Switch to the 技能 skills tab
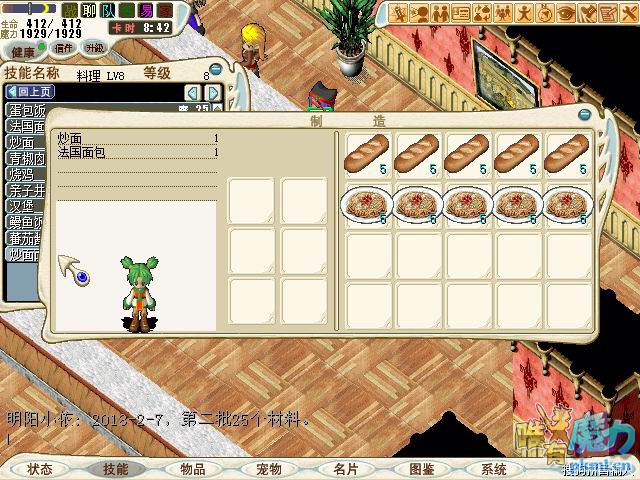The height and width of the screenshot is (480, 640). (116, 469)
